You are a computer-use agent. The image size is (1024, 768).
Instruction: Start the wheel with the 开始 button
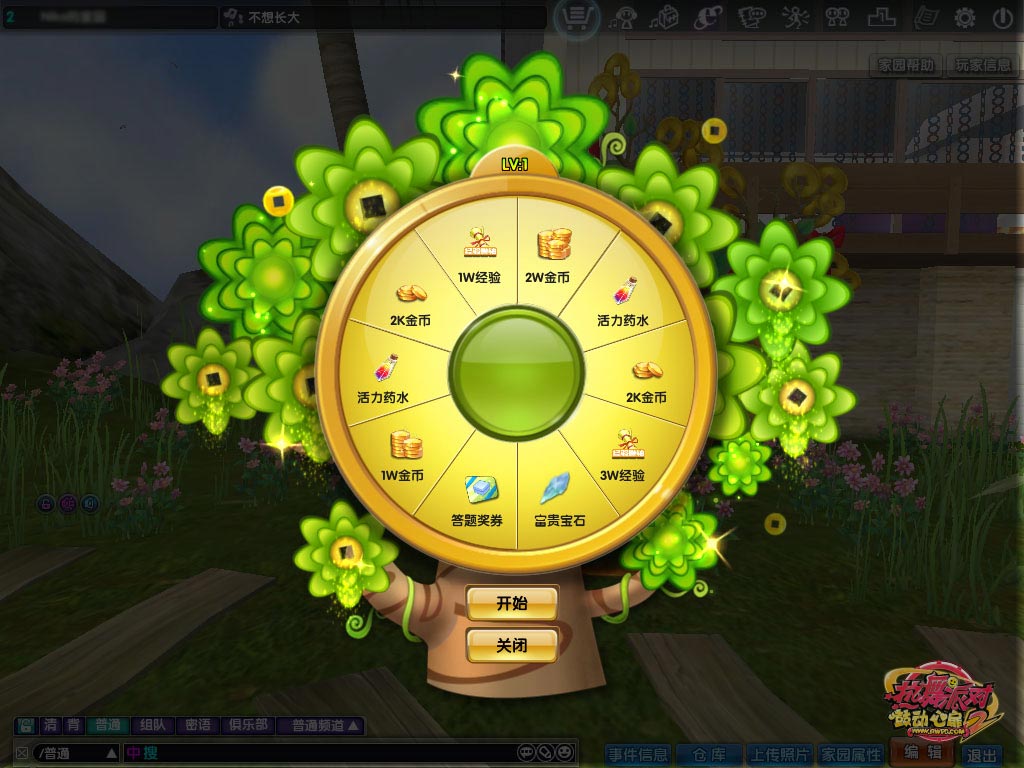[x=511, y=603]
